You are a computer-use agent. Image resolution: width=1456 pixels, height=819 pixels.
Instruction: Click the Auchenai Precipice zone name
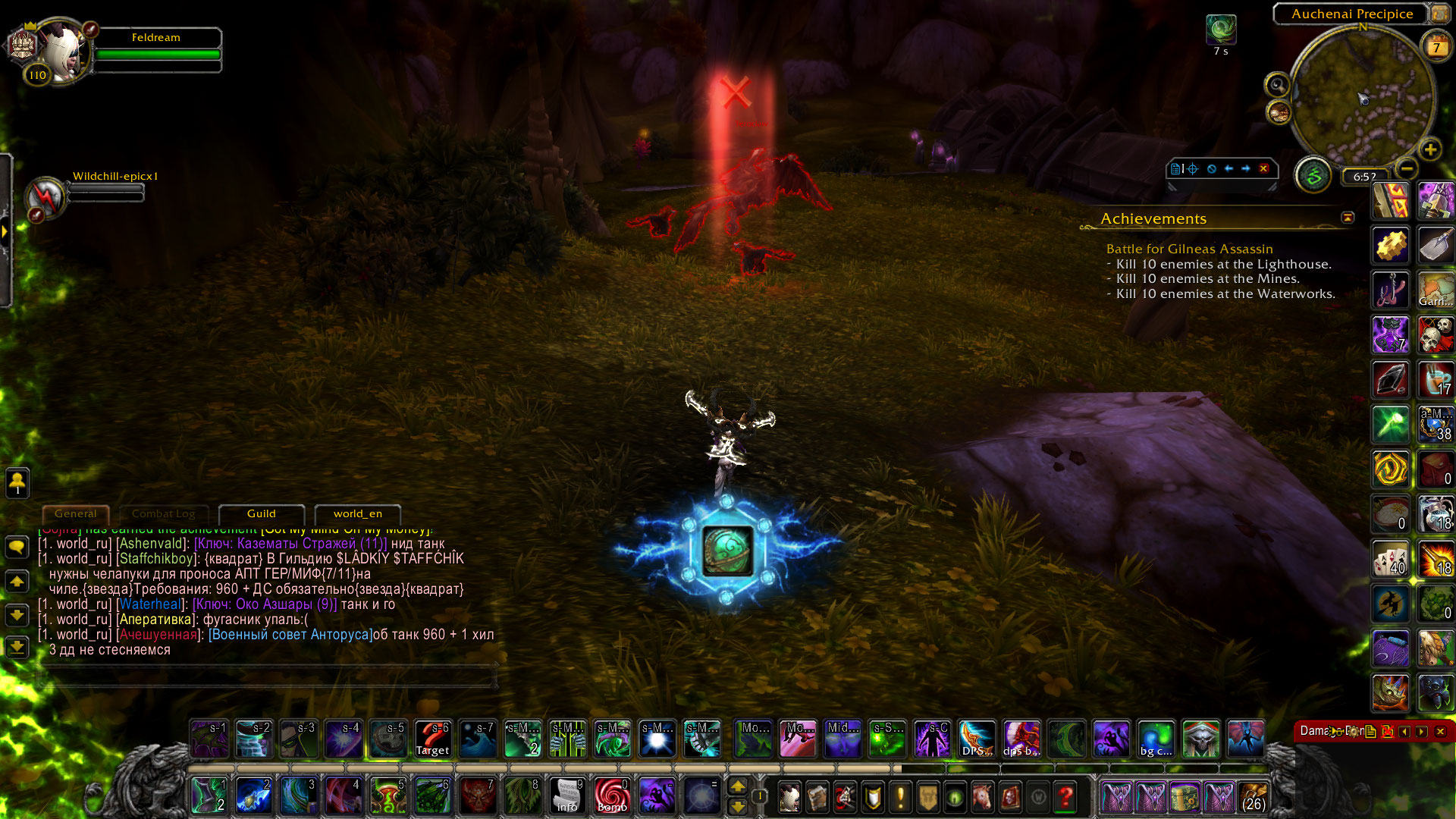1351,14
